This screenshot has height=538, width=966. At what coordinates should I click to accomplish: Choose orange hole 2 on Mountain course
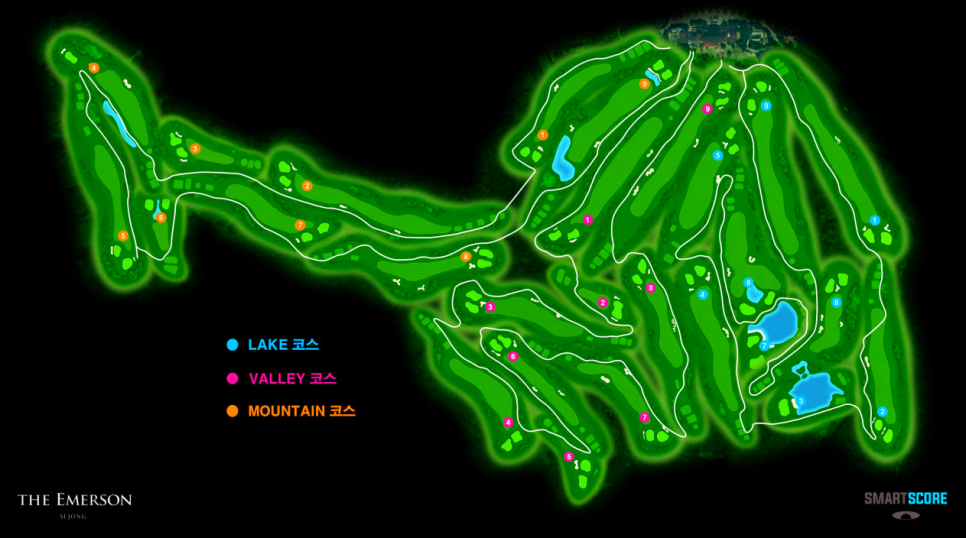click(x=307, y=186)
